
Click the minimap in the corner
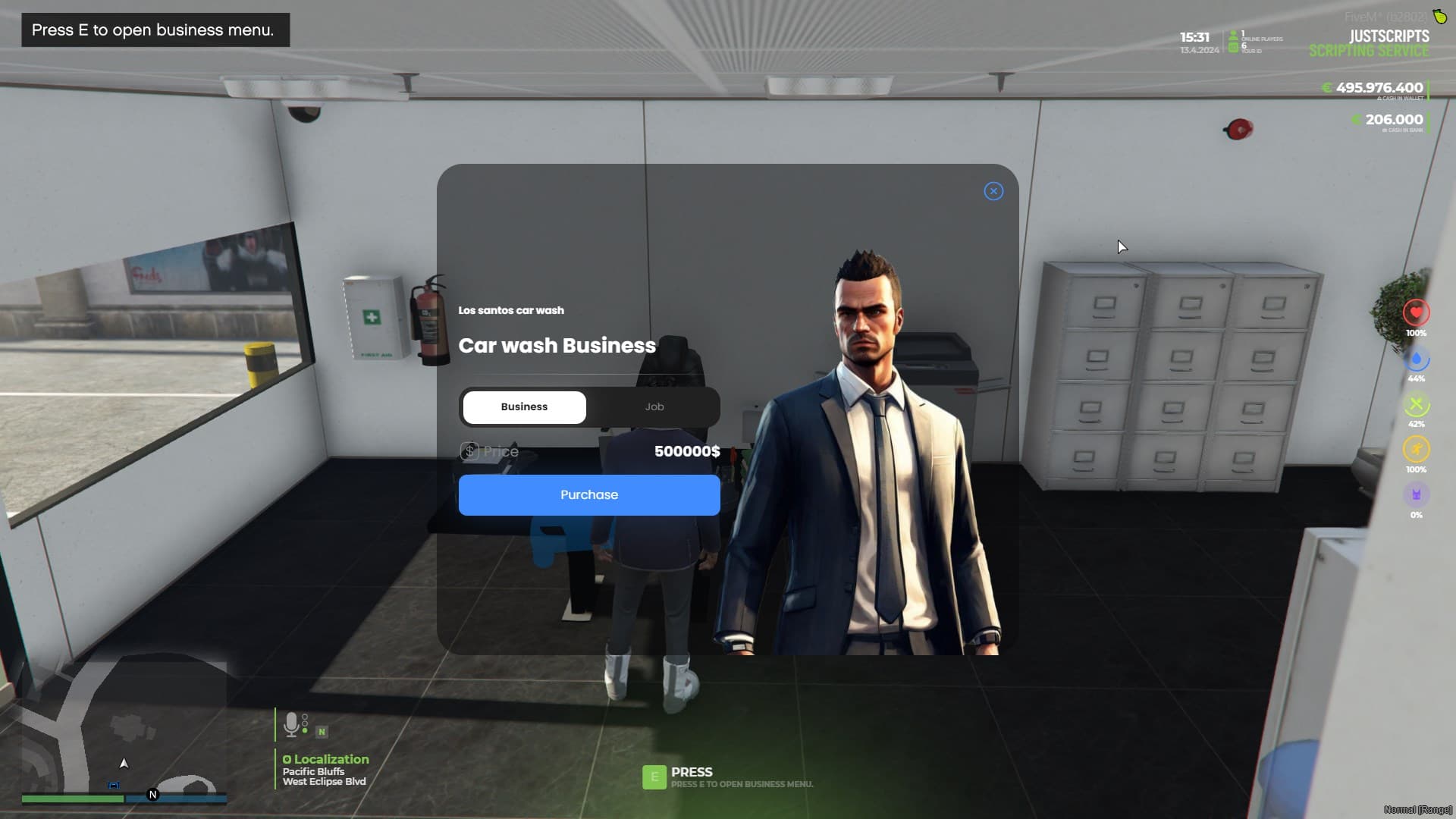tap(121, 736)
